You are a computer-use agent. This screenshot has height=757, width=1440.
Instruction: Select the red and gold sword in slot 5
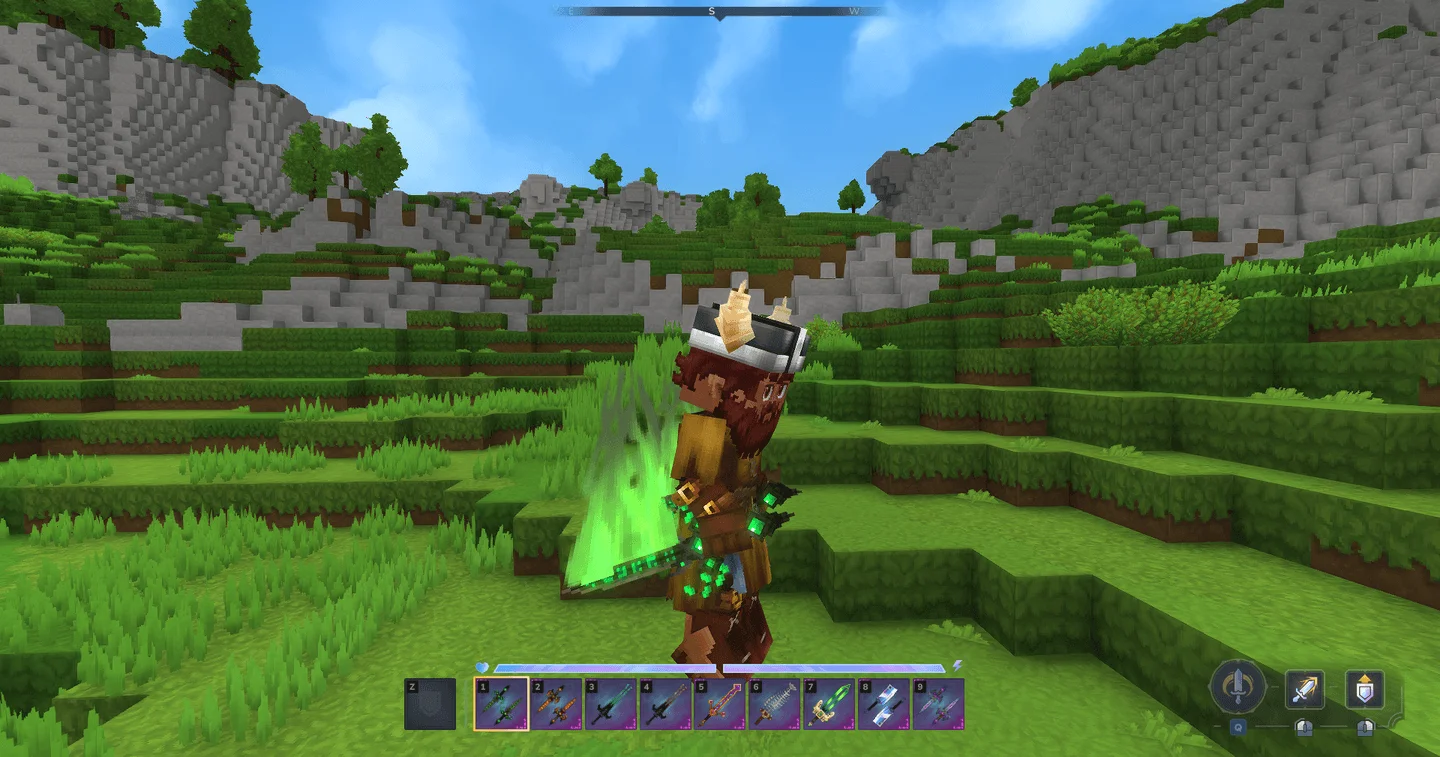[x=720, y=704]
